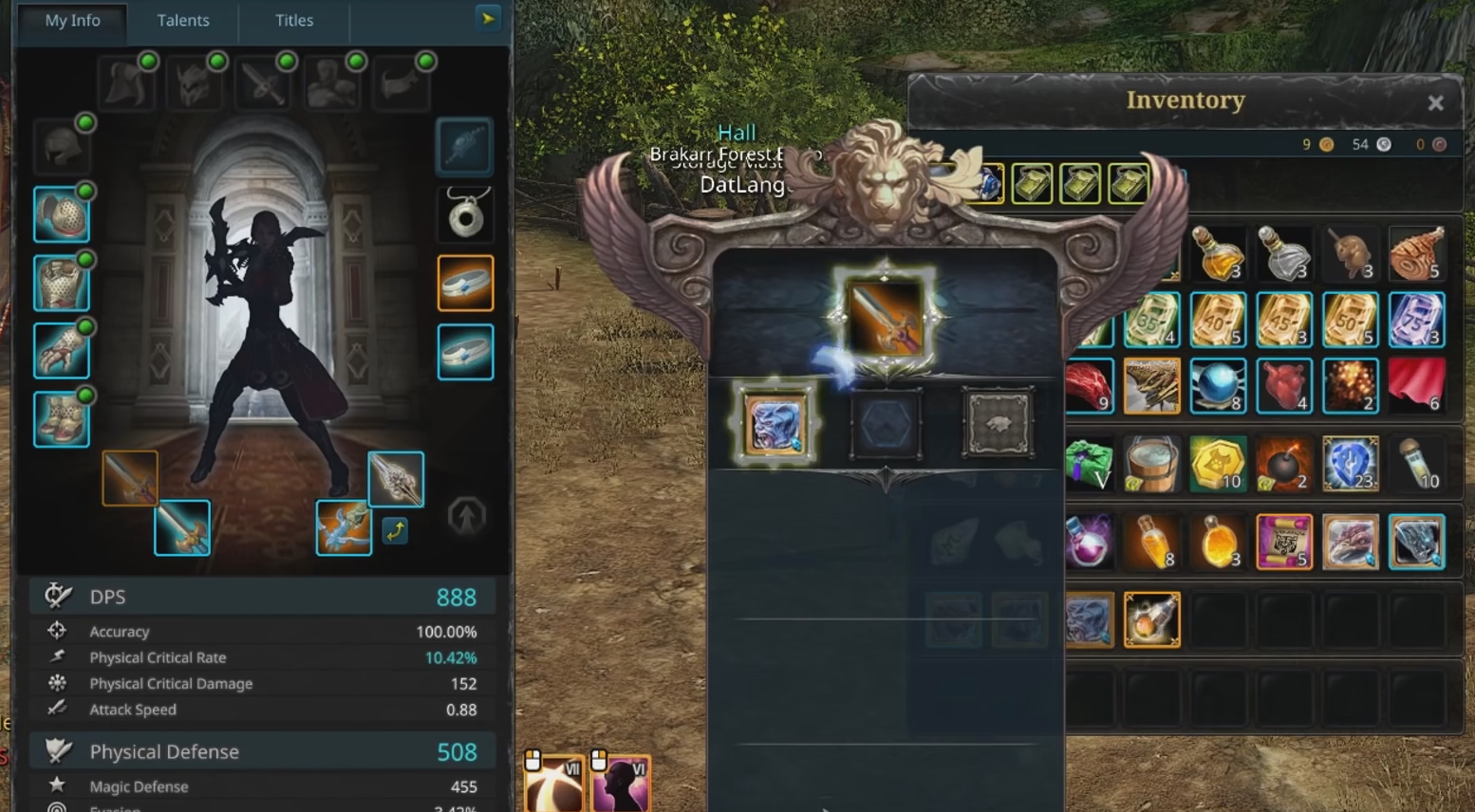Select the pink scroll item in inventory
1475x812 pixels.
[x=1283, y=542]
